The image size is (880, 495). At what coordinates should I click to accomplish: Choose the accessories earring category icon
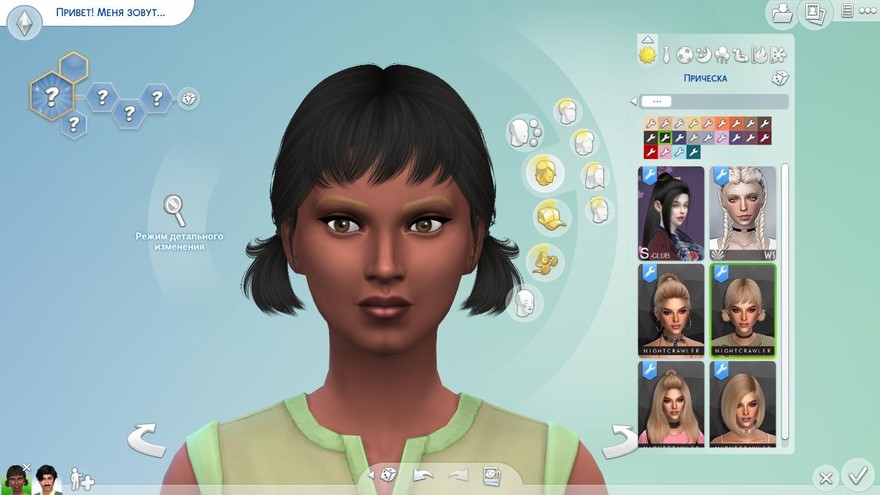pyautogui.click(x=546, y=261)
